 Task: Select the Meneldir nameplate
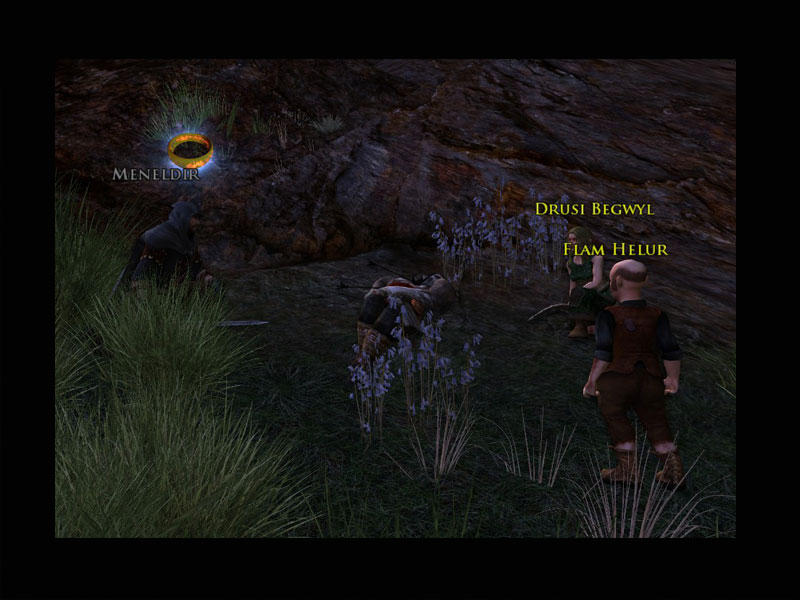coord(157,174)
